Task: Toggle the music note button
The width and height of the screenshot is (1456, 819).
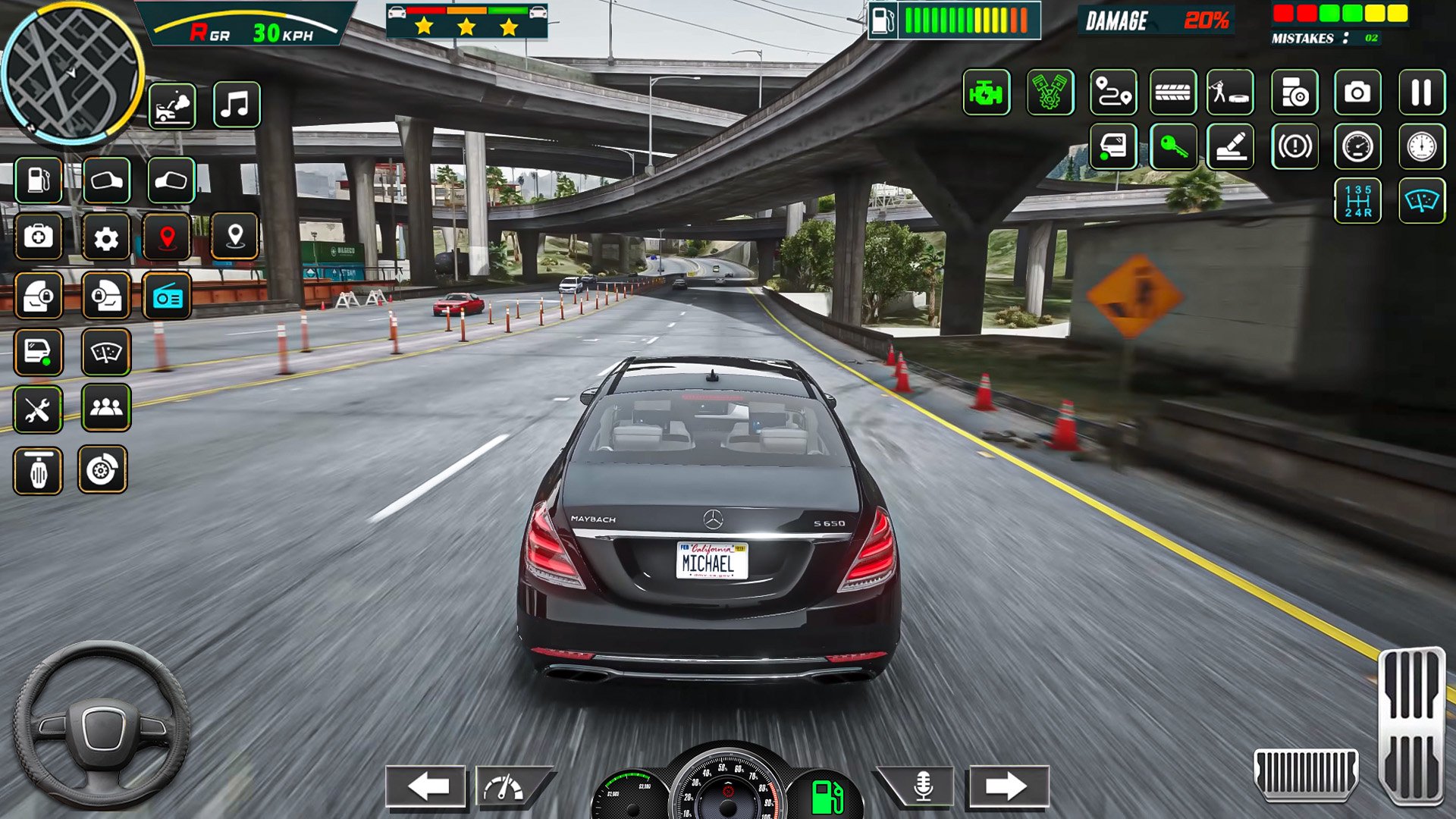Action: (237, 105)
